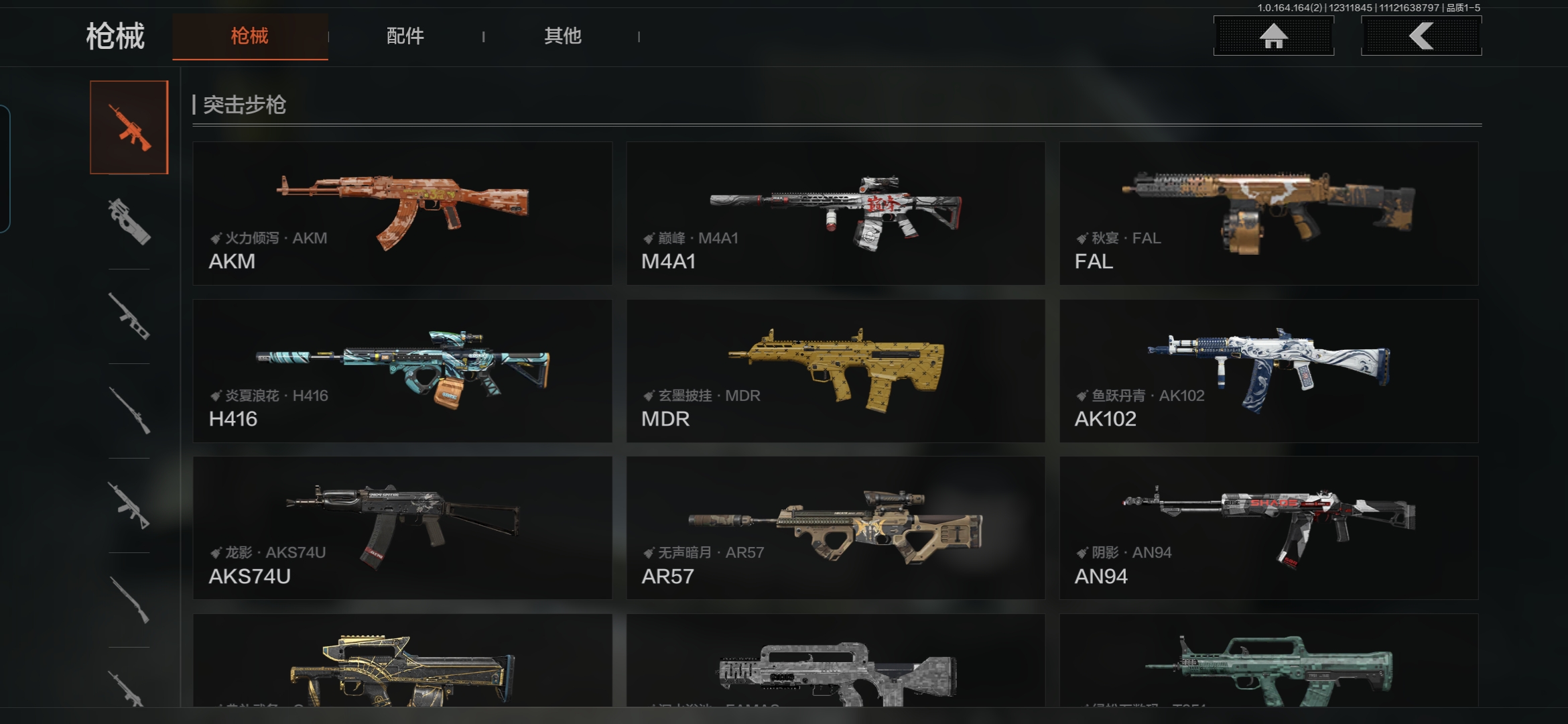Screen dimensions: 1568x724
Task: Select the 其他 tab
Action: 562,36
